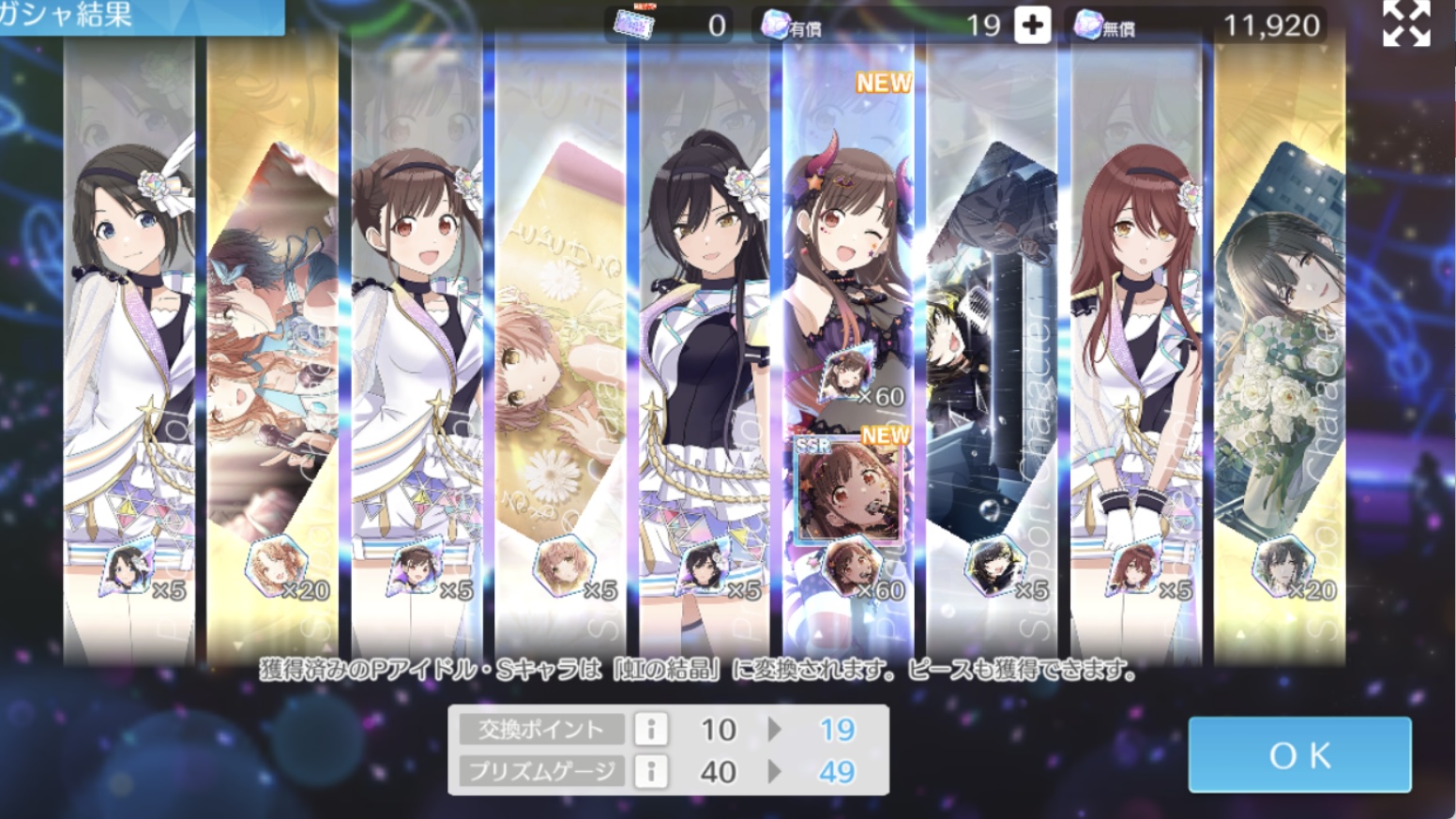Select the rainy dark building support card
Viewport: 1456px width, 819px height.
click(991, 356)
